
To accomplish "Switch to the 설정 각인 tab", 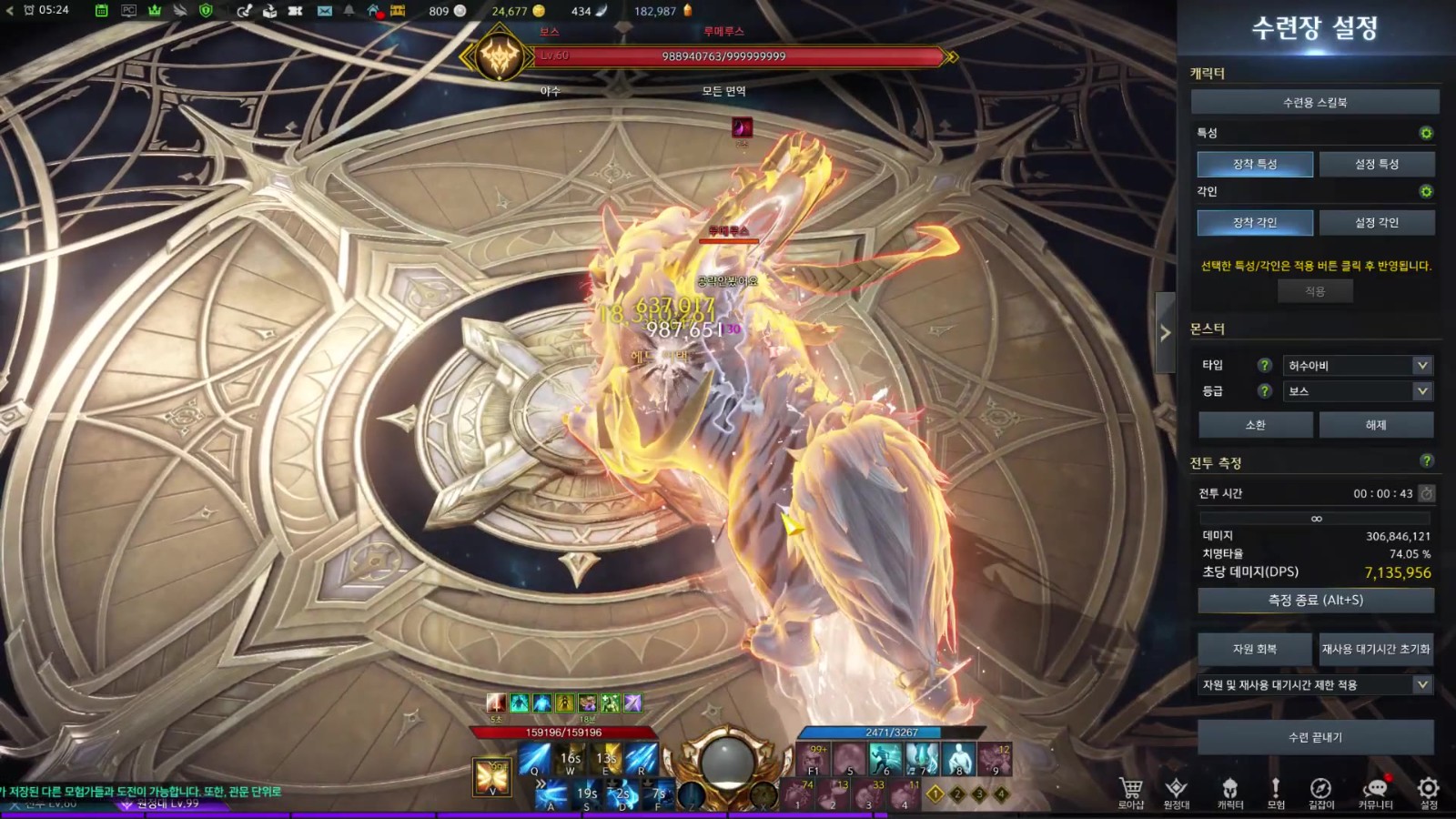I will [1376, 223].
